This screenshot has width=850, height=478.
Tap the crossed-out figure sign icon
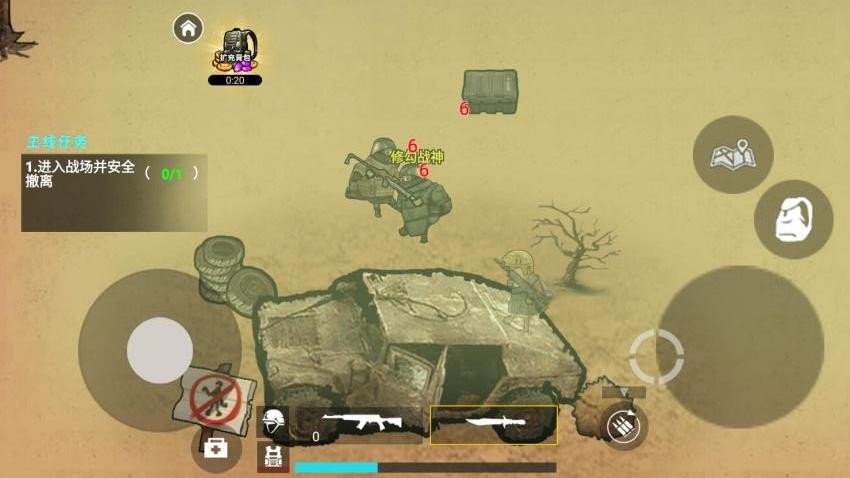[x=215, y=397]
